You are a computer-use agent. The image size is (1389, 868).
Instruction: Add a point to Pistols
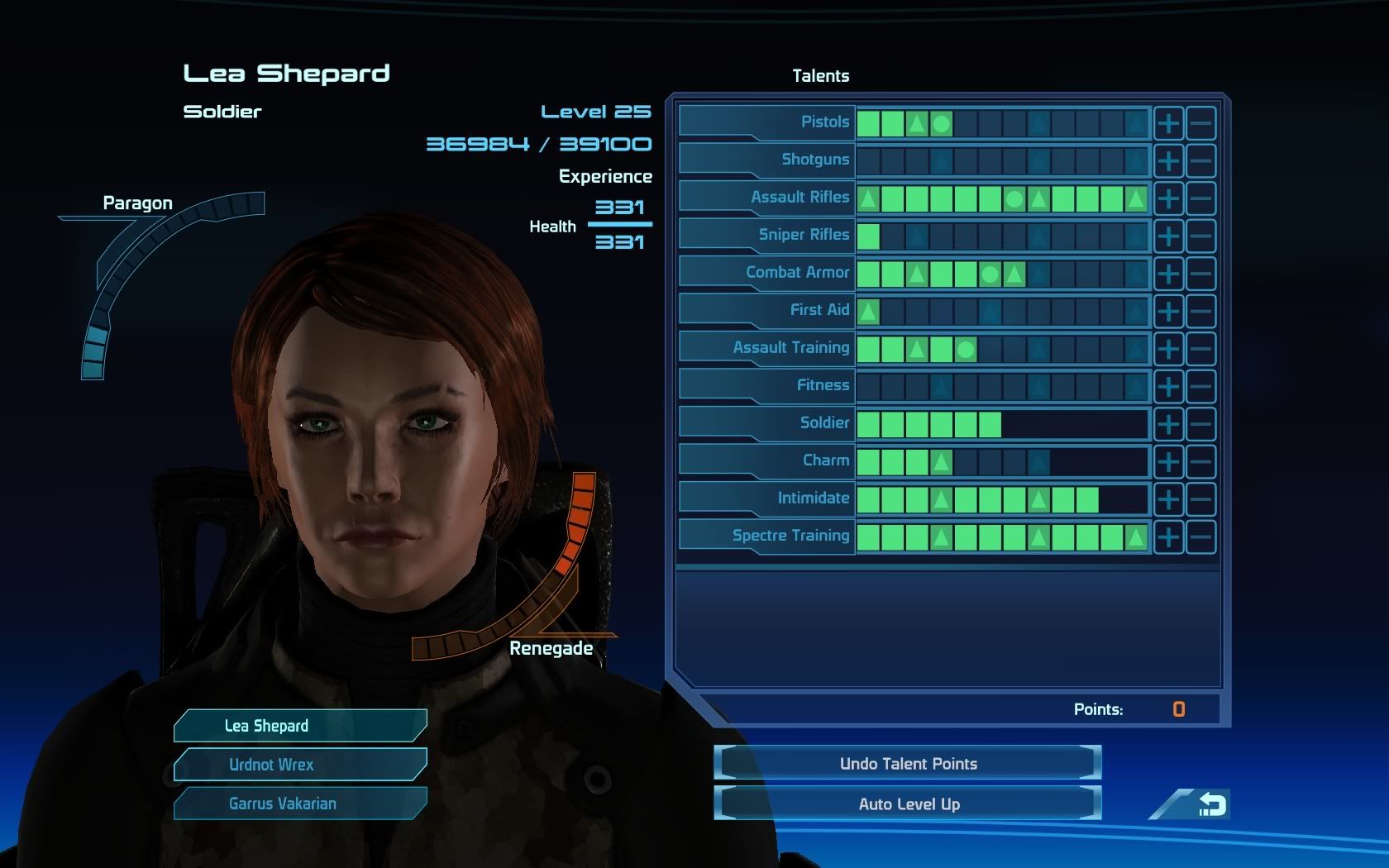1168,123
